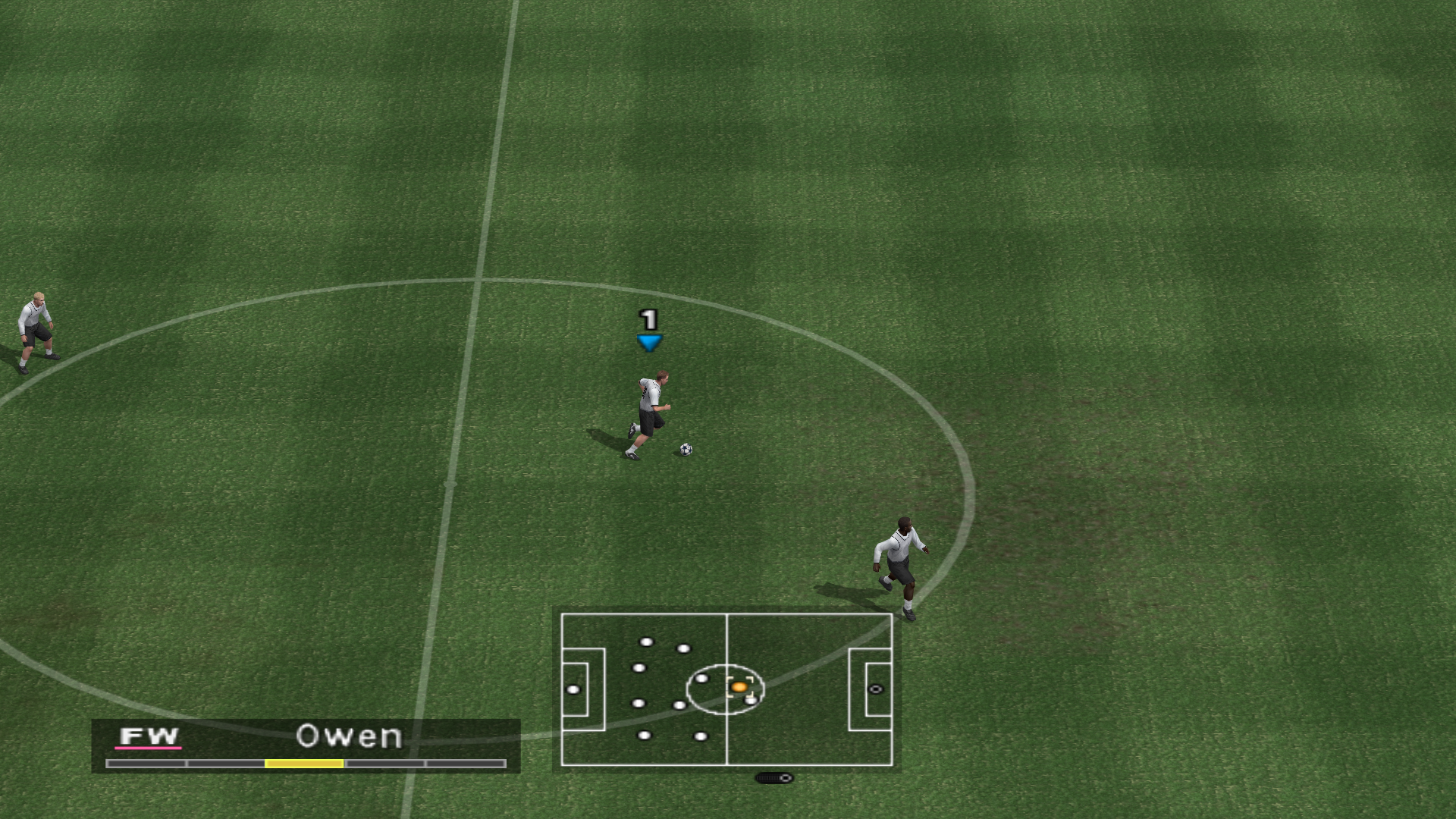Click the pitch radar minimap
Image resolution: width=1456 pixels, height=819 pixels.
pyautogui.click(x=726, y=689)
